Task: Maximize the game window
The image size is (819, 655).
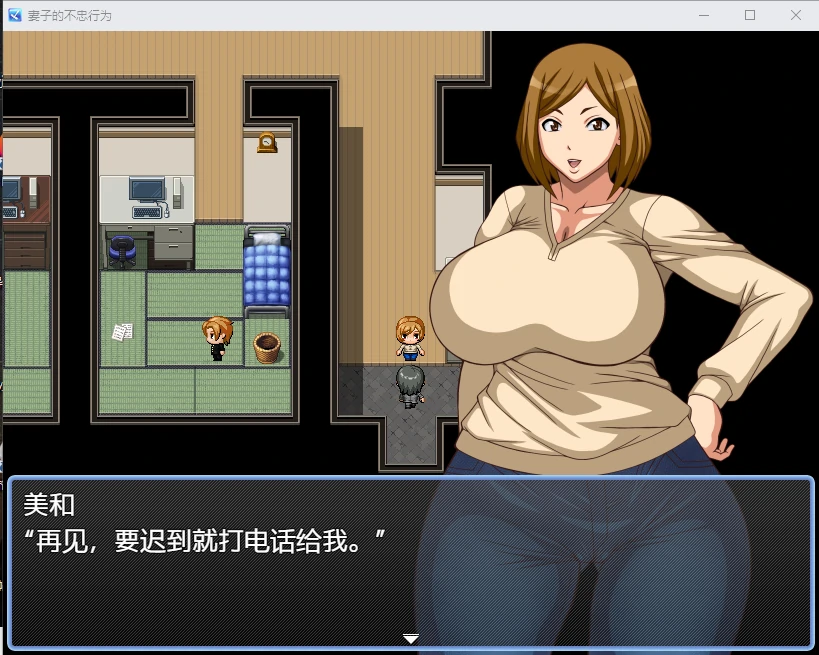Action: coord(750,15)
